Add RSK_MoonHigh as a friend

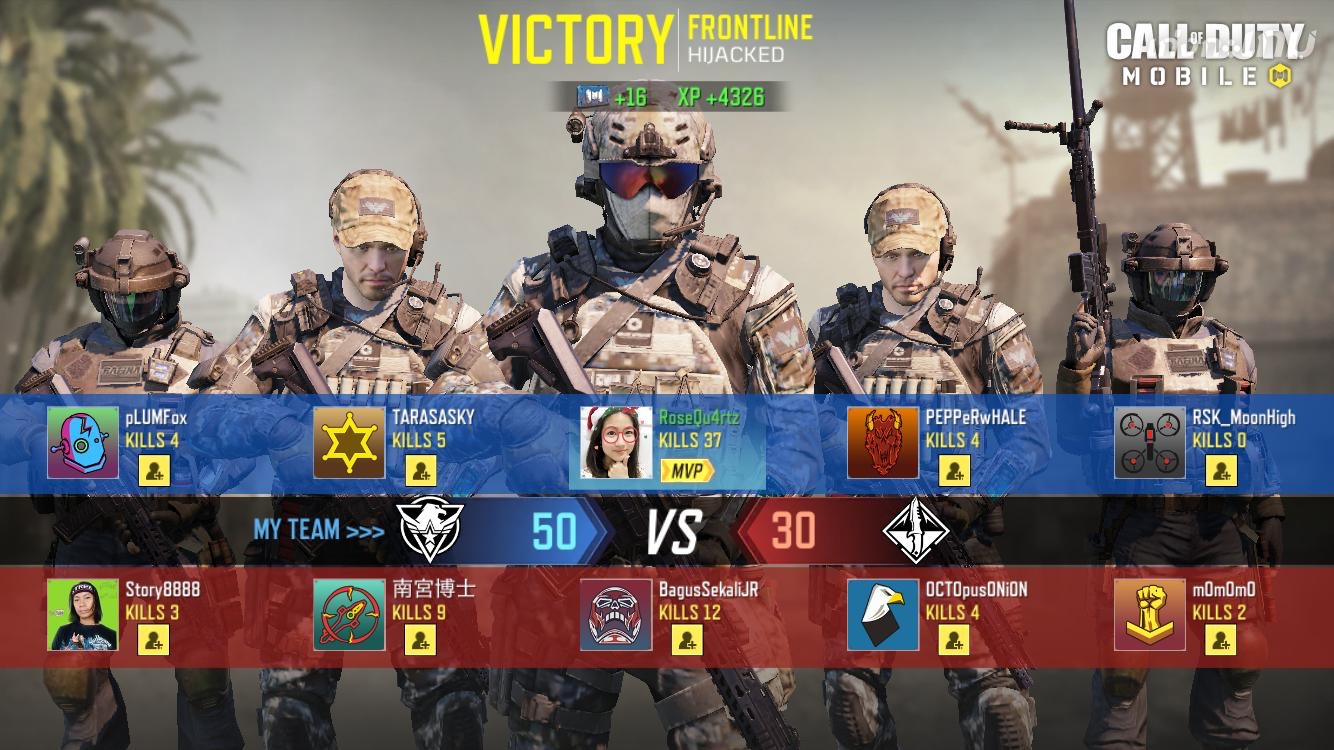pos(1221,469)
